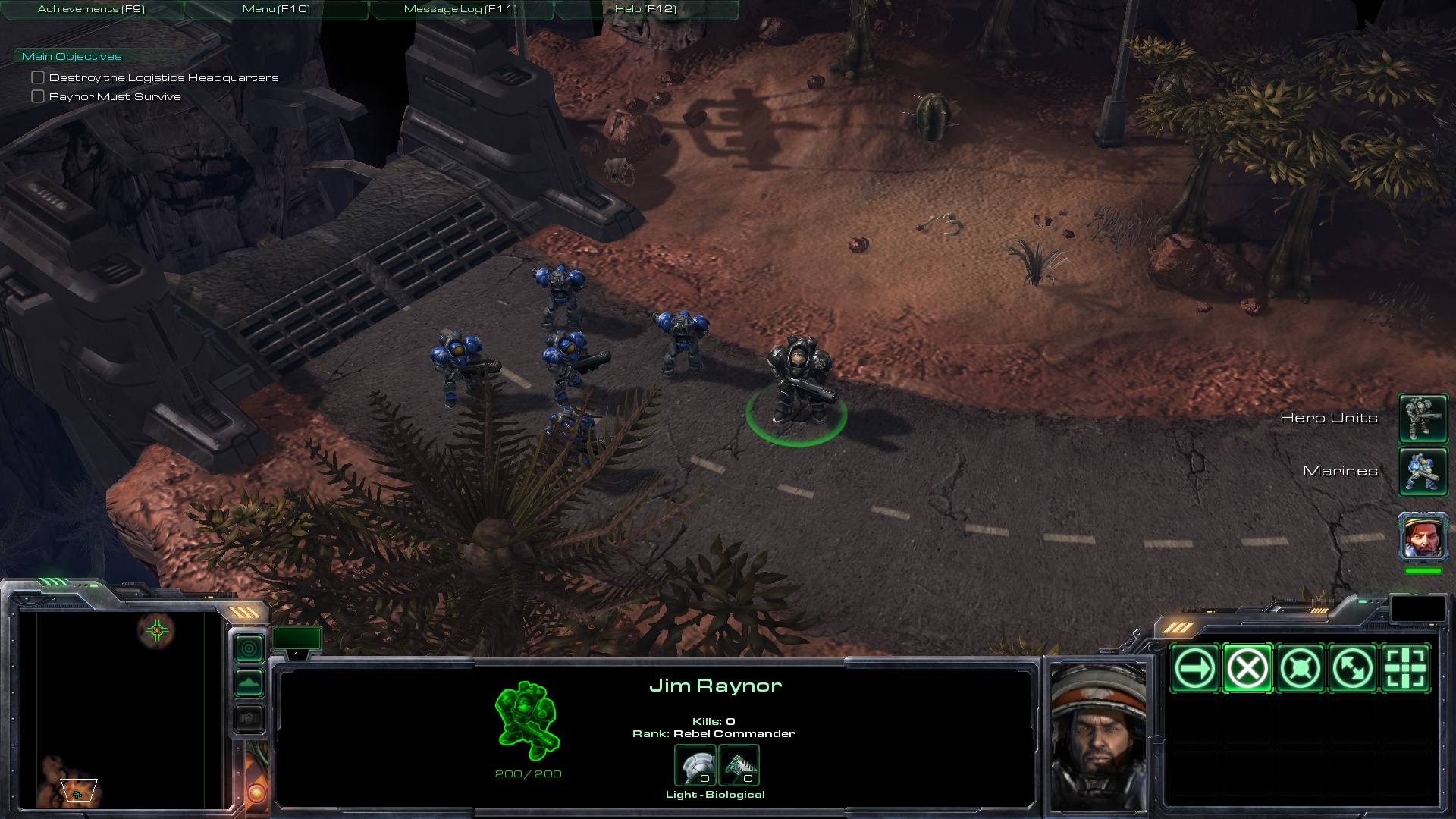
Task: Activate the Attack command
Action: (x=1405, y=669)
